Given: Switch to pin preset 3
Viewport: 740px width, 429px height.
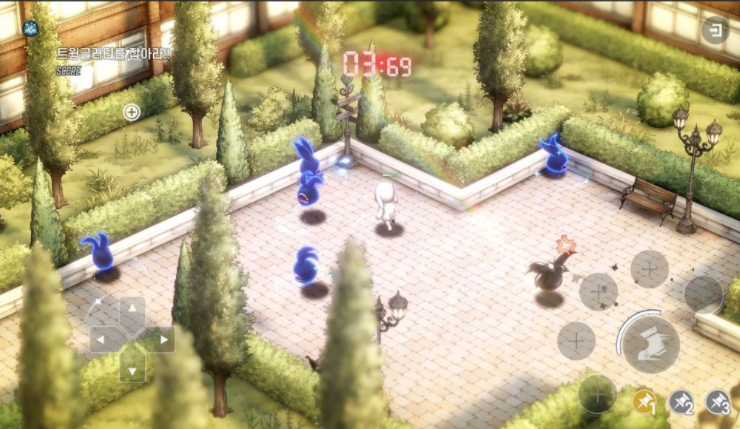Looking at the screenshot, I should tap(717, 402).
